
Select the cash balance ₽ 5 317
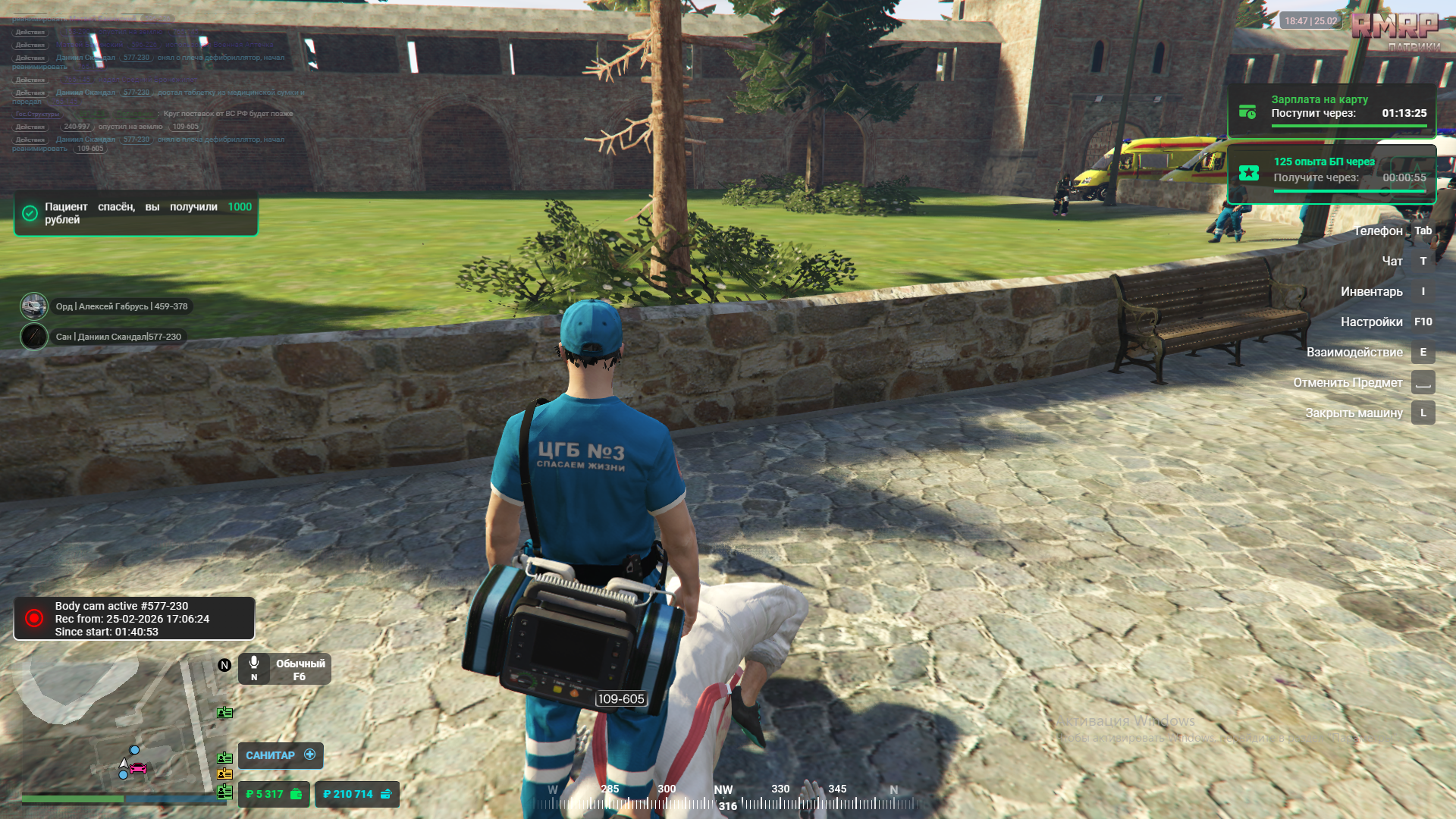pyautogui.click(x=273, y=794)
